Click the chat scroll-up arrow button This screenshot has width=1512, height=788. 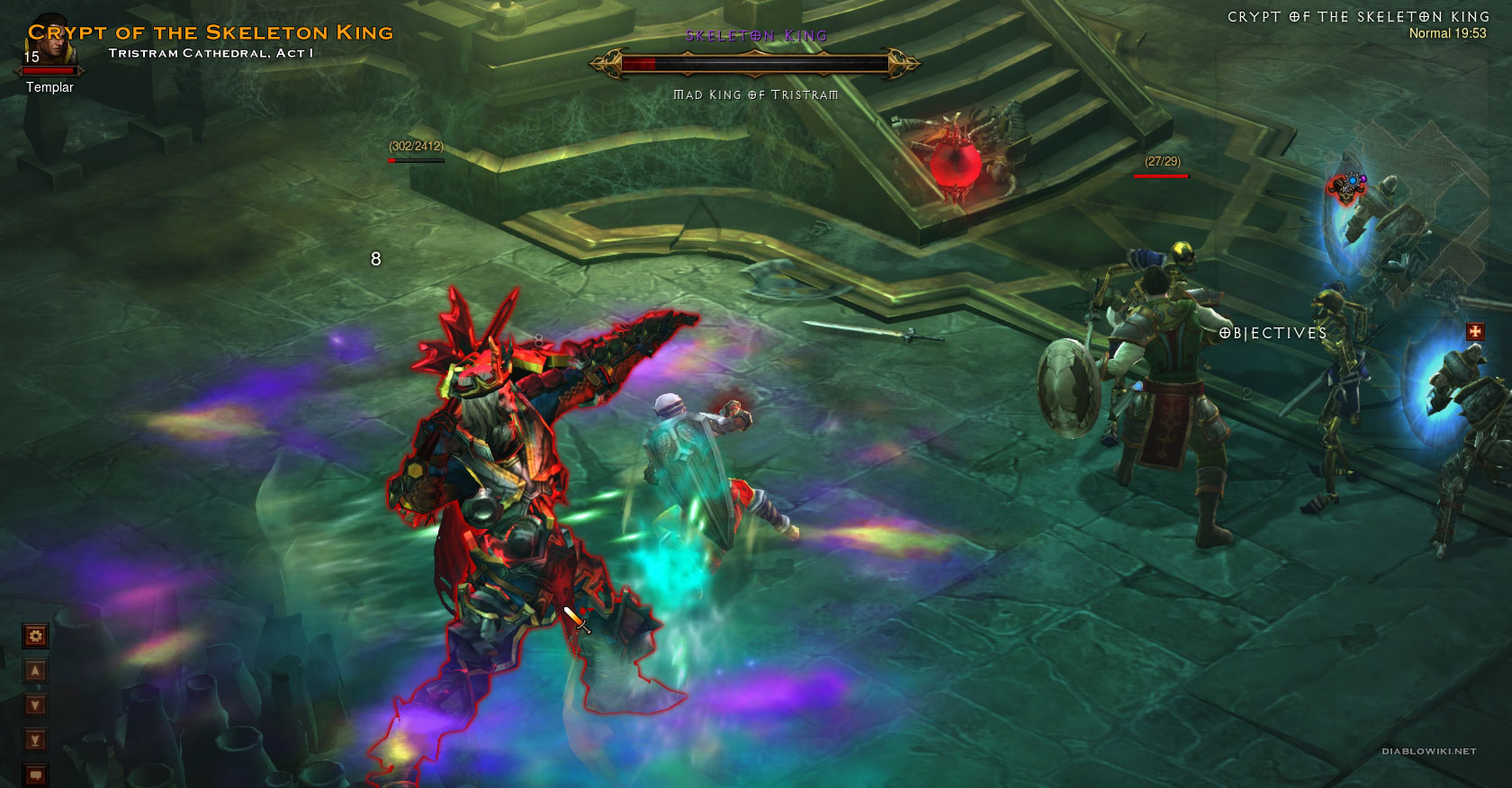pyautogui.click(x=35, y=671)
